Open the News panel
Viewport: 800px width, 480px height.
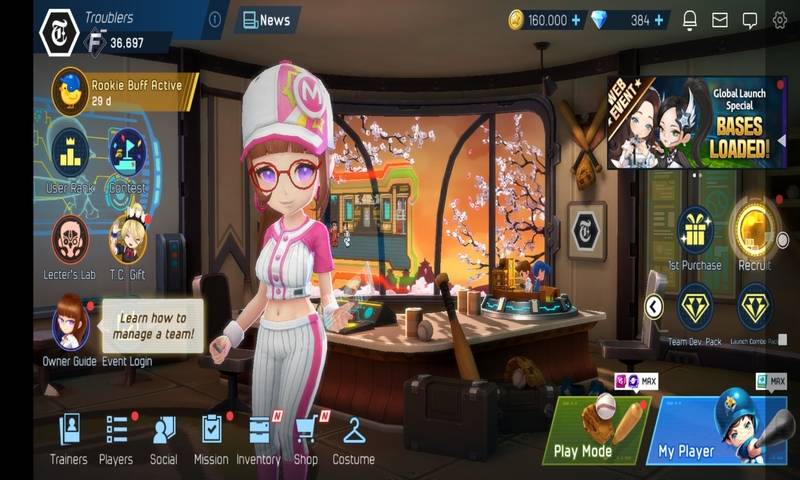click(x=267, y=20)
